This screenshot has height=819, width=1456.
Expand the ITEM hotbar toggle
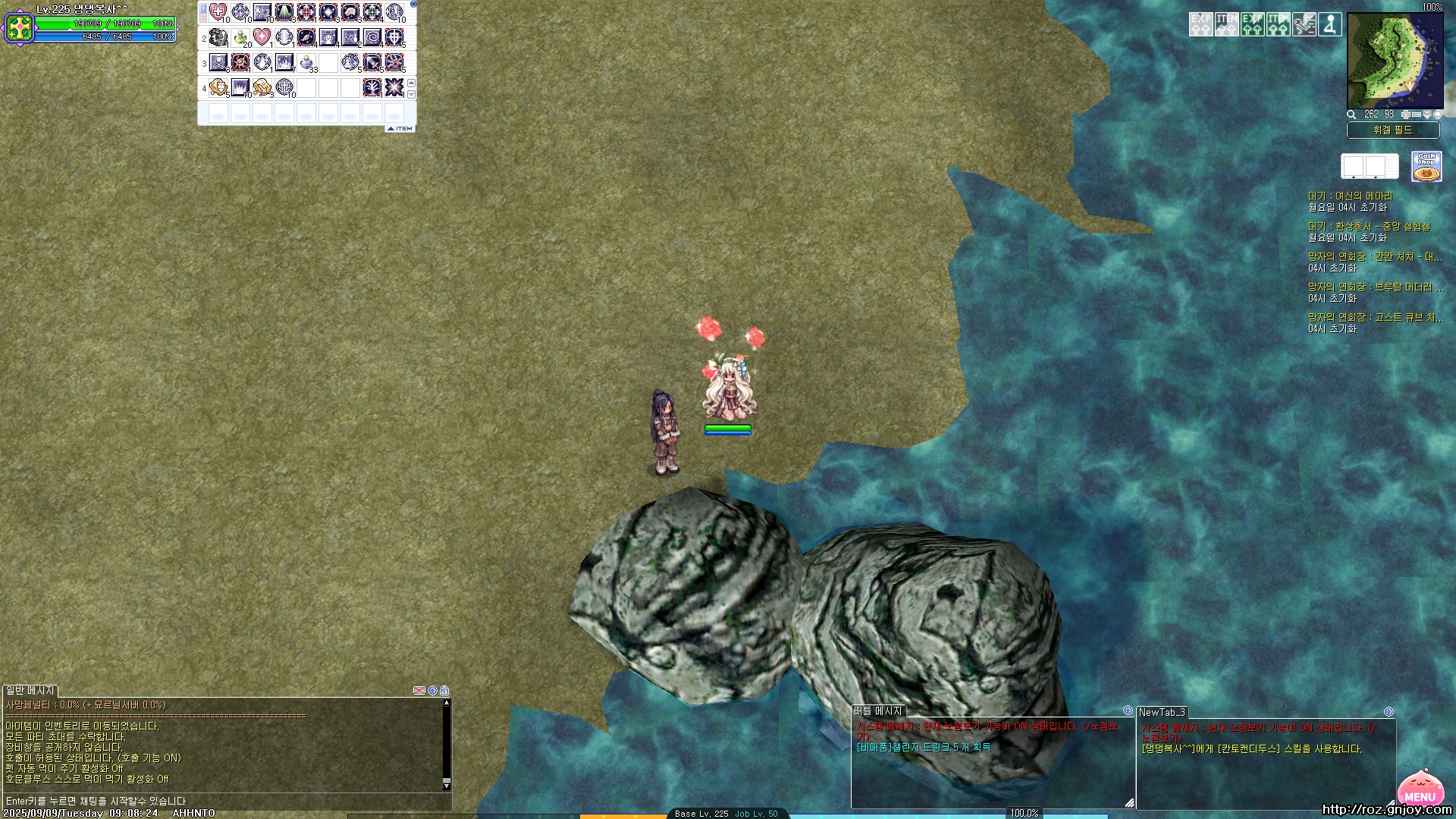click(400, 129)
